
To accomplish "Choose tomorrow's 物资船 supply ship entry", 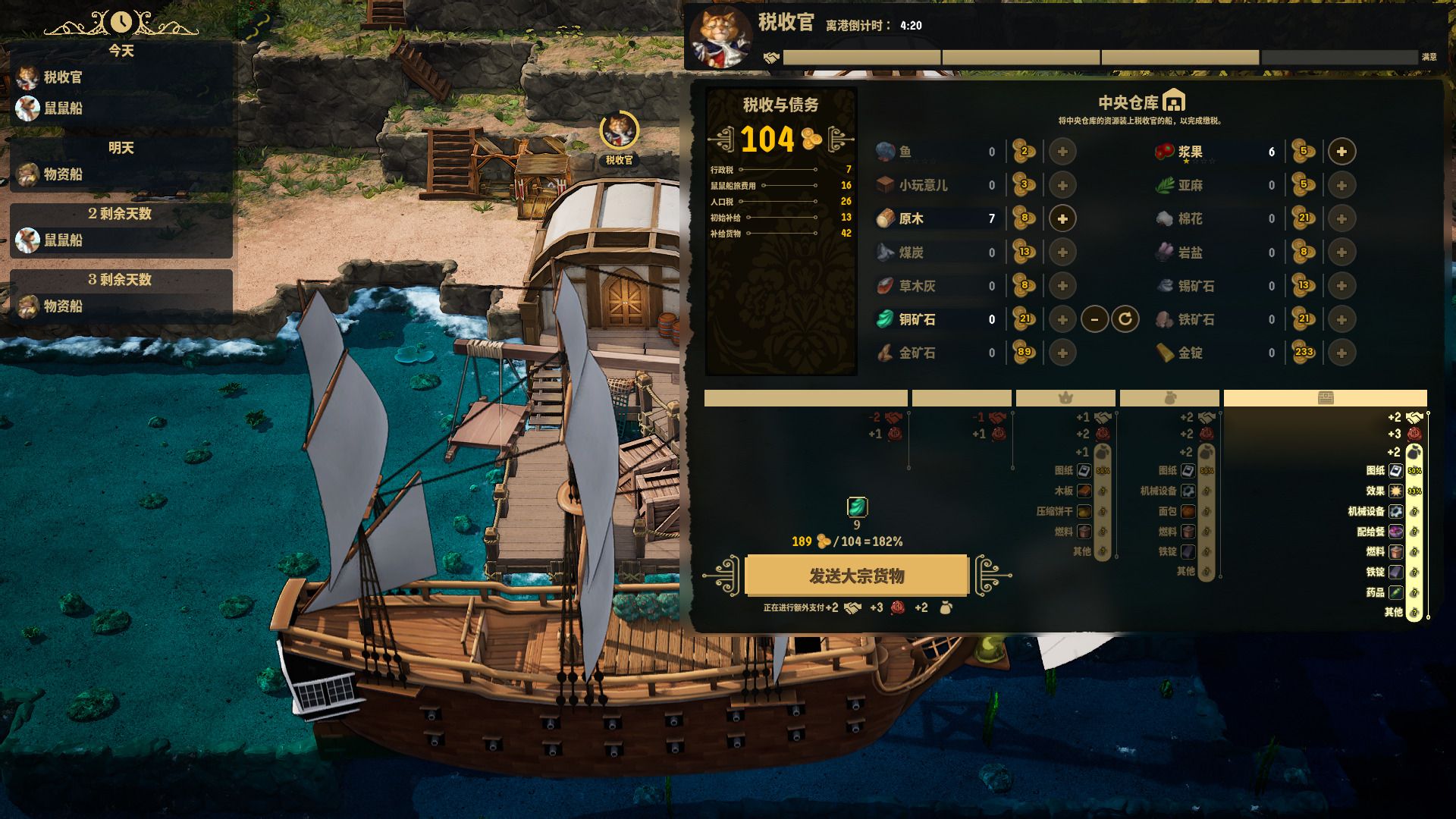I will (x=62, y=174).
